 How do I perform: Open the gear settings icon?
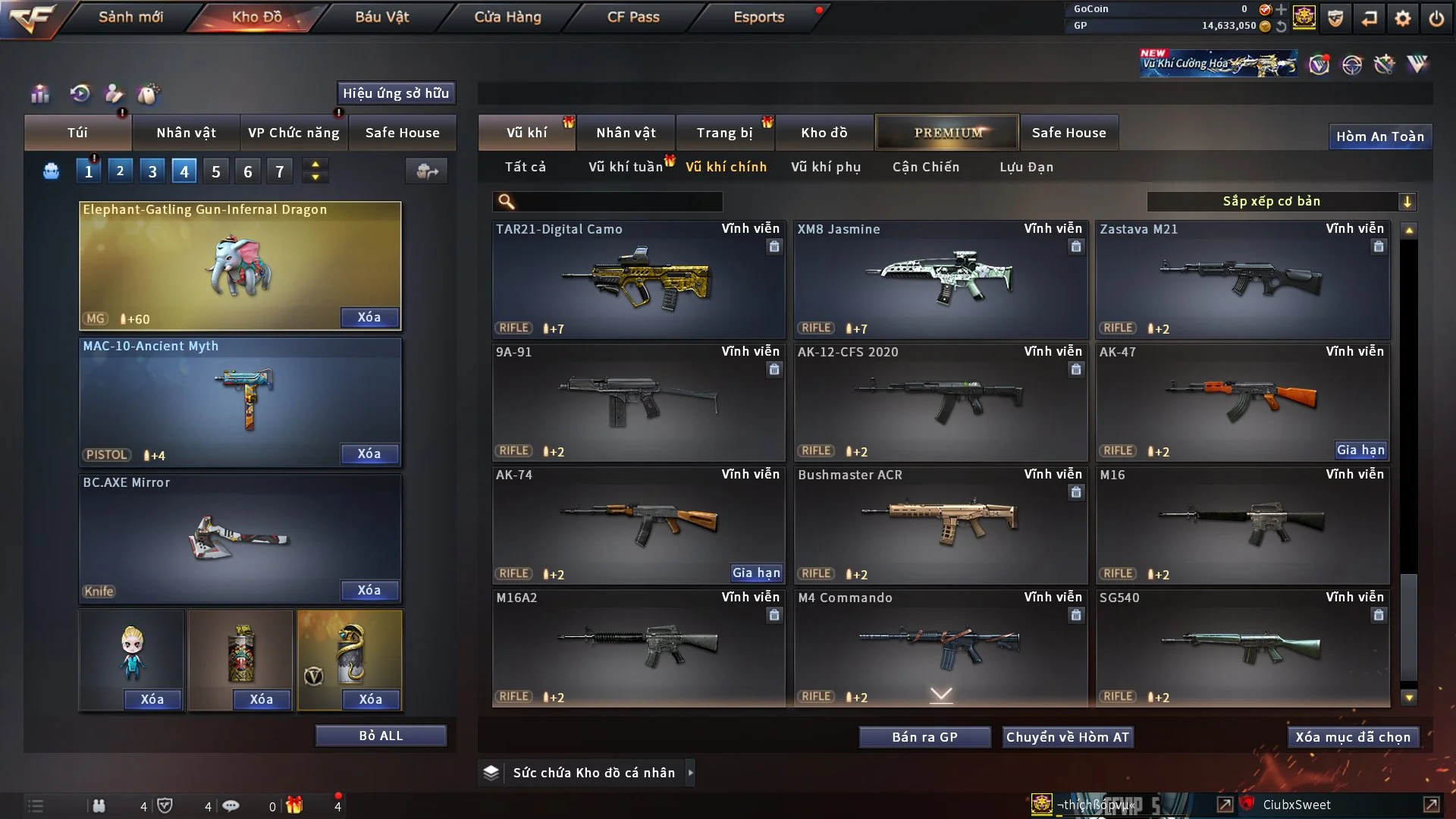click(1403, 18)
